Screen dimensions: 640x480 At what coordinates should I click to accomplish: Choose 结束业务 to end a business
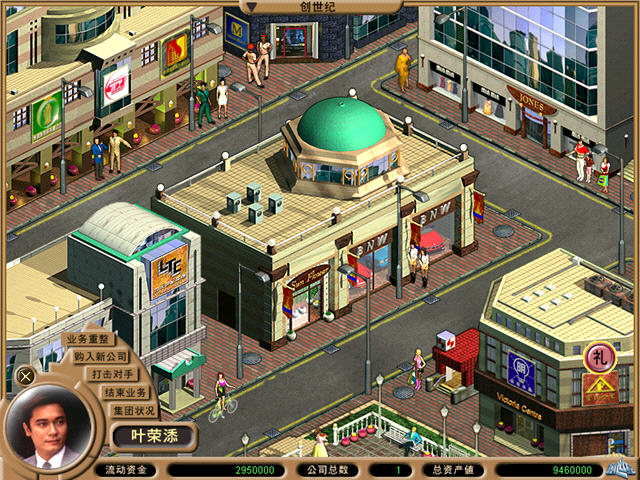126,392
